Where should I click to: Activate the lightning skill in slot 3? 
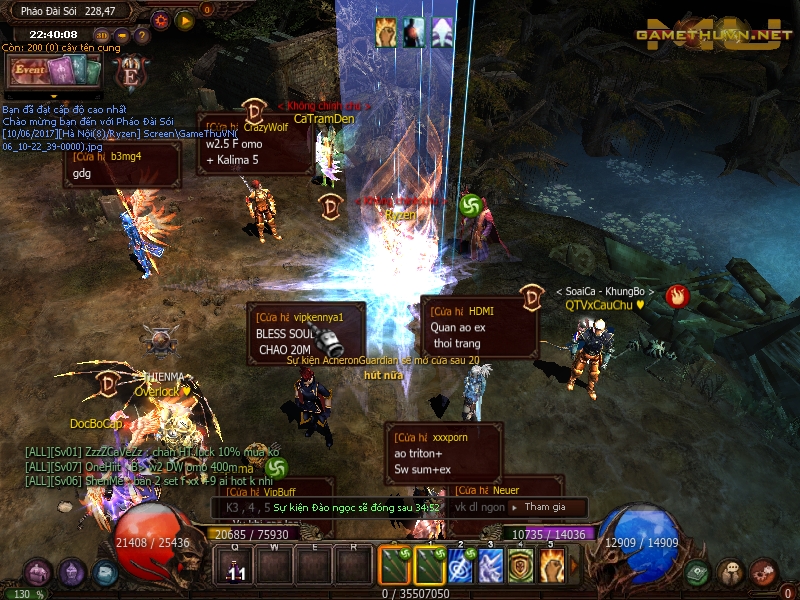click(x=490, y=566)
